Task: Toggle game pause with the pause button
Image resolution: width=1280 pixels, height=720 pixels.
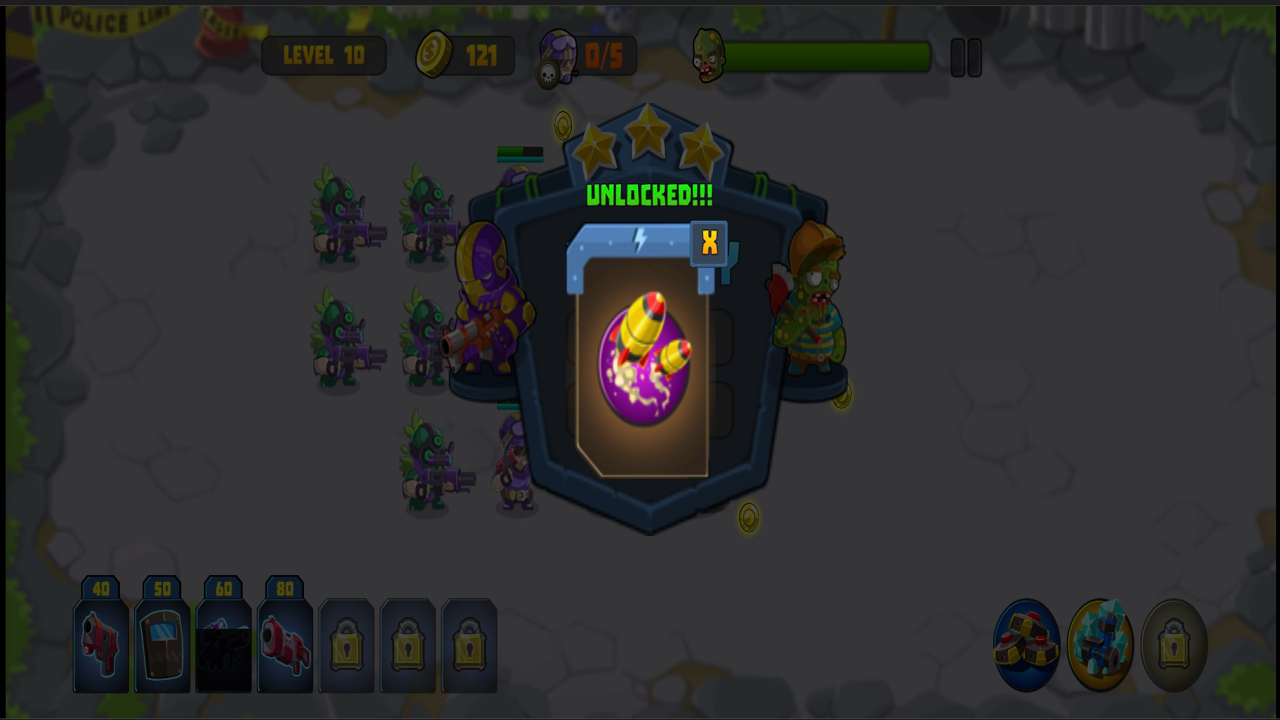Action: [966, 56]
